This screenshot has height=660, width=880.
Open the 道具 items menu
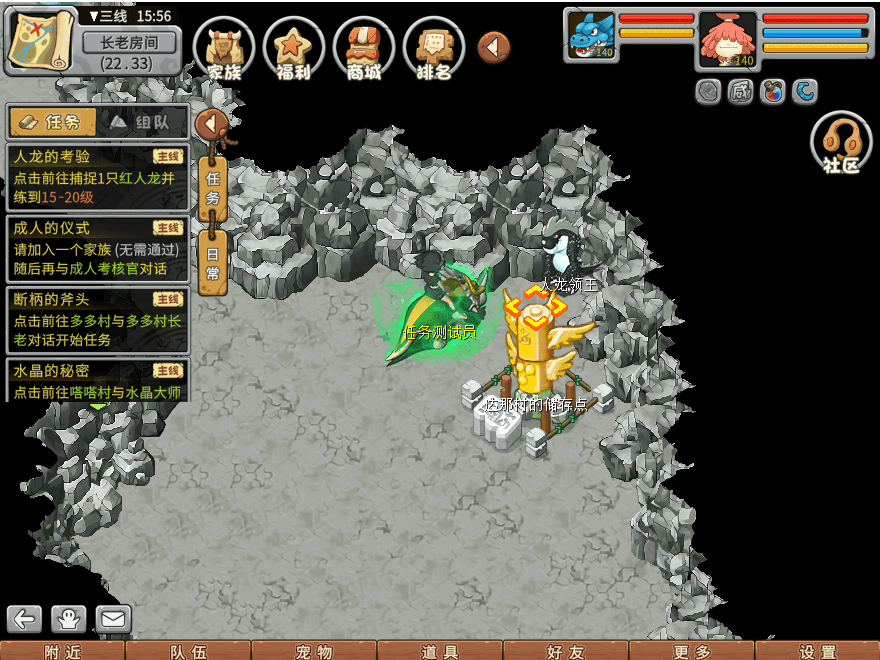[x=440, y=651]
